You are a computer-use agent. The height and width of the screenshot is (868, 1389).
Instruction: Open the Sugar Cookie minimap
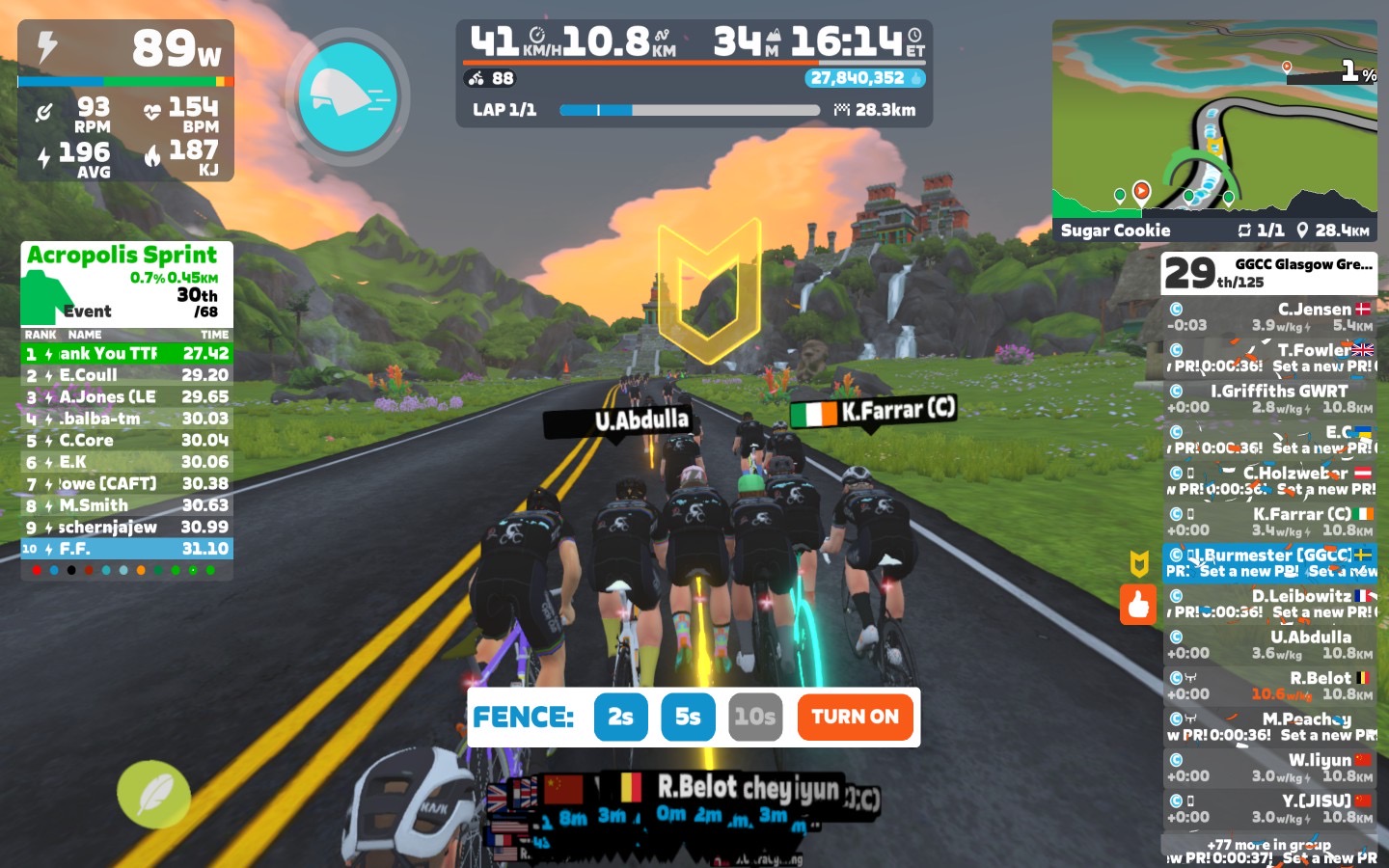(1213, 130)
